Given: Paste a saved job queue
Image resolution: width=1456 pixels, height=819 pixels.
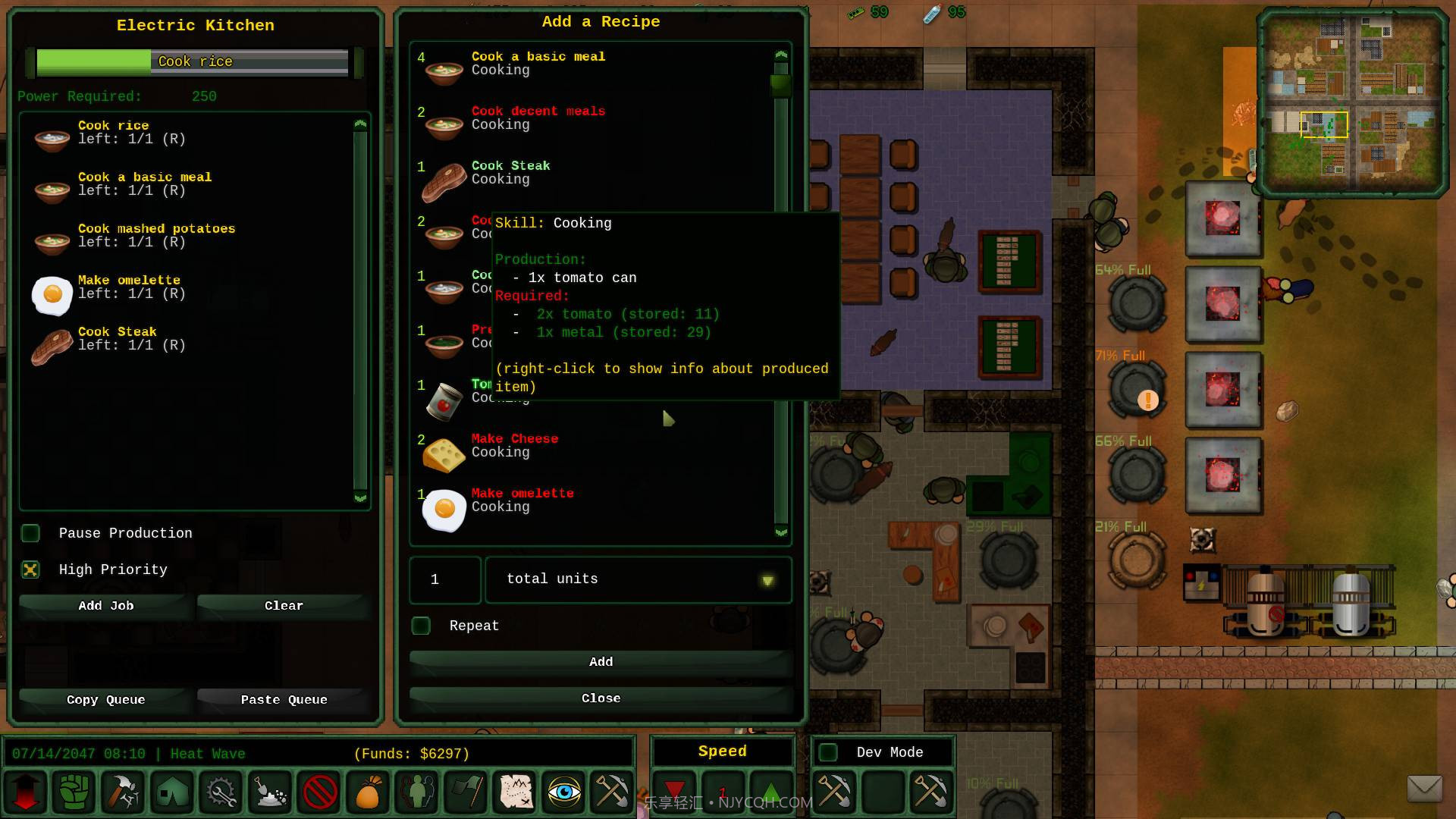Looking at the screenshot, I should tap(284, 700).
